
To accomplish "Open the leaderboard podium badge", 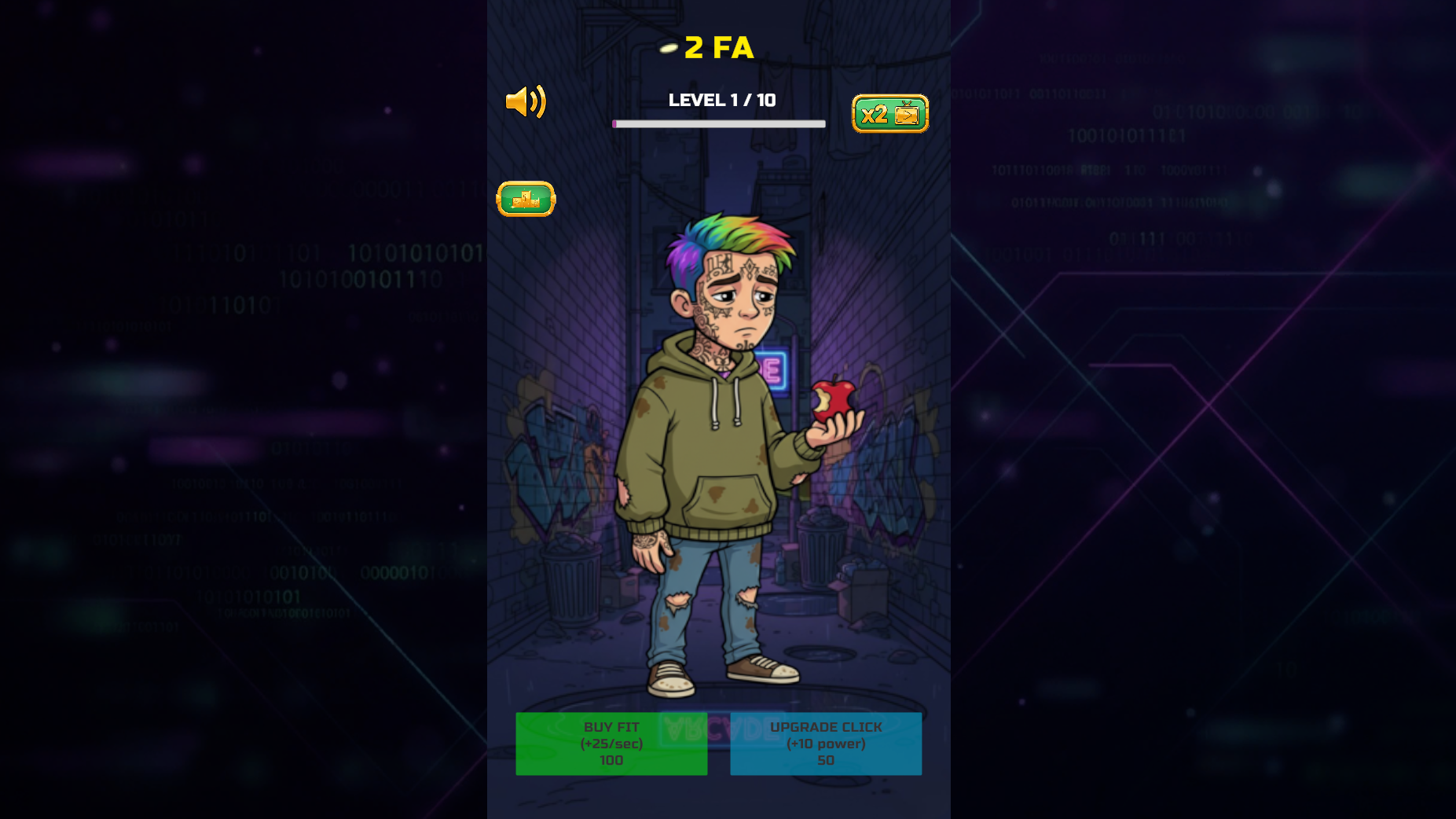I will tap(526, 199).
